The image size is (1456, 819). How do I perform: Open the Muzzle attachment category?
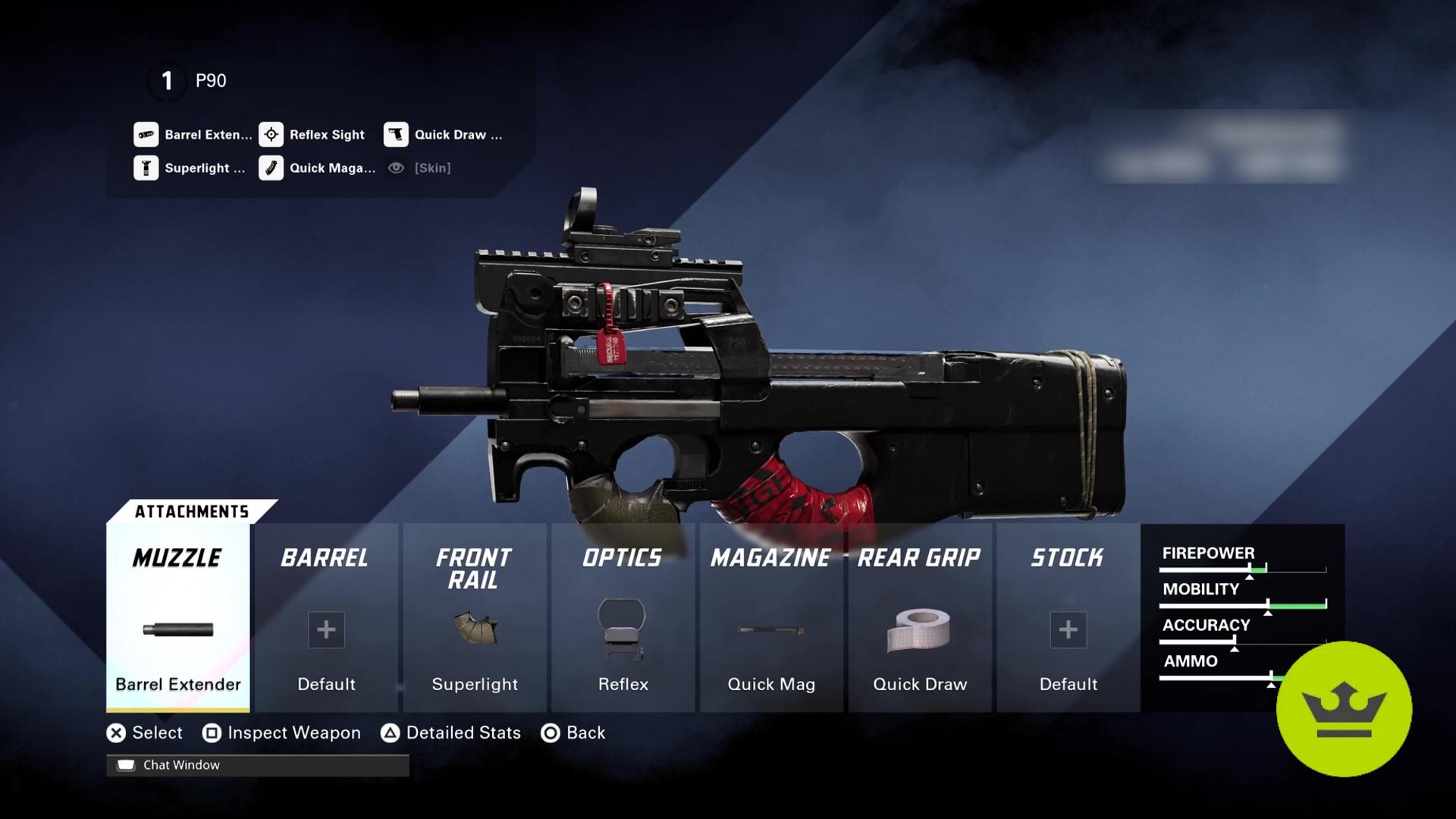point(177,559)
